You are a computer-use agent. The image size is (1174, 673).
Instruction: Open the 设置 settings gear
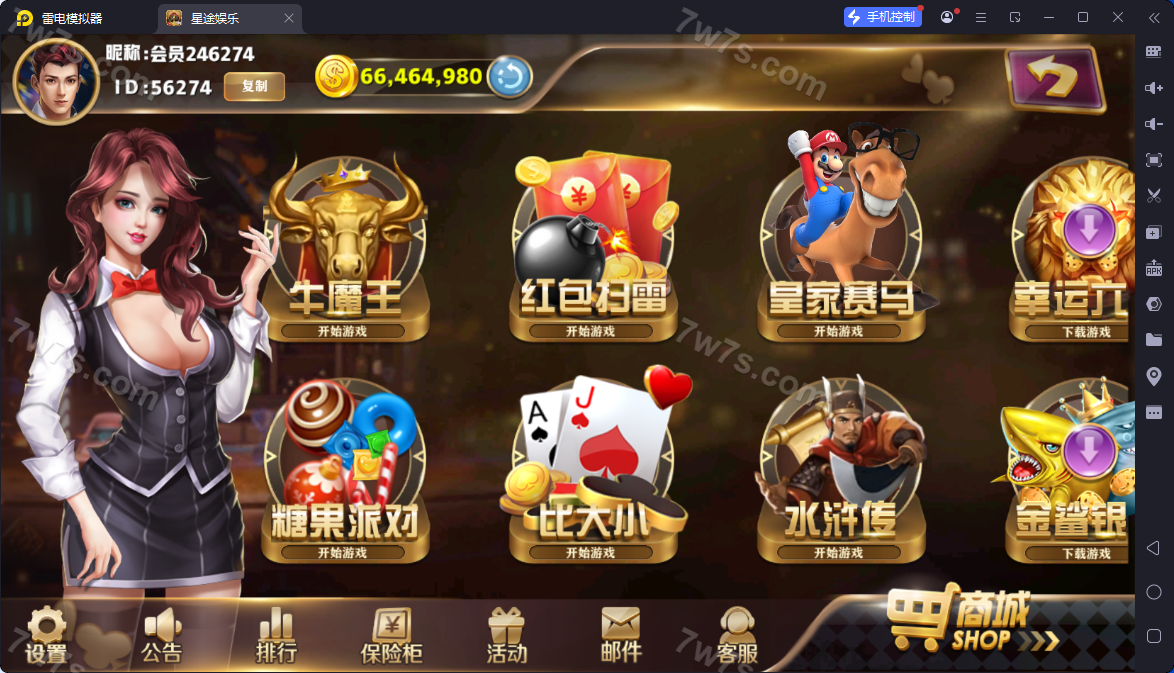point(46,636)
